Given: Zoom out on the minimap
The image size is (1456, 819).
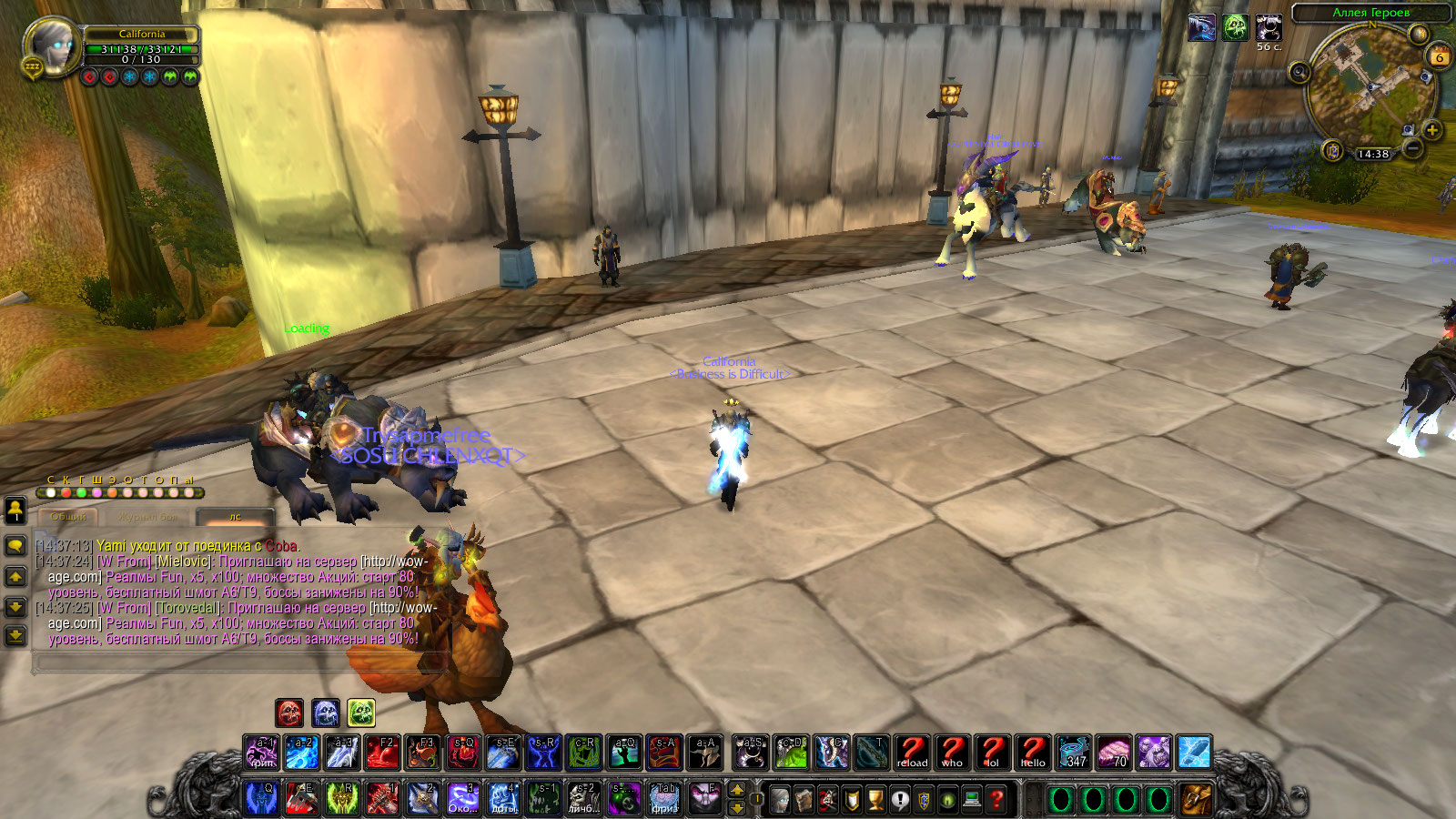Looking at the screenshot, I should (x=1412, y=147).
